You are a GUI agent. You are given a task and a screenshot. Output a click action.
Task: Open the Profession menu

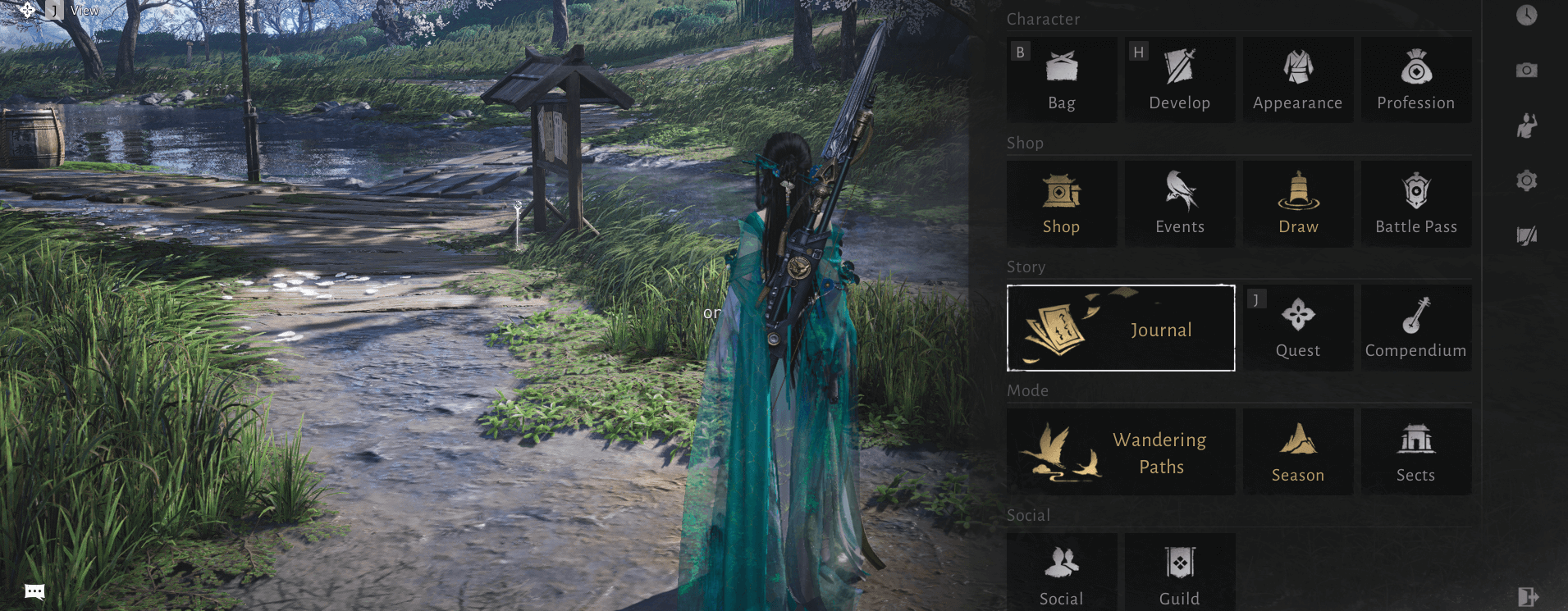[1415, 80]
